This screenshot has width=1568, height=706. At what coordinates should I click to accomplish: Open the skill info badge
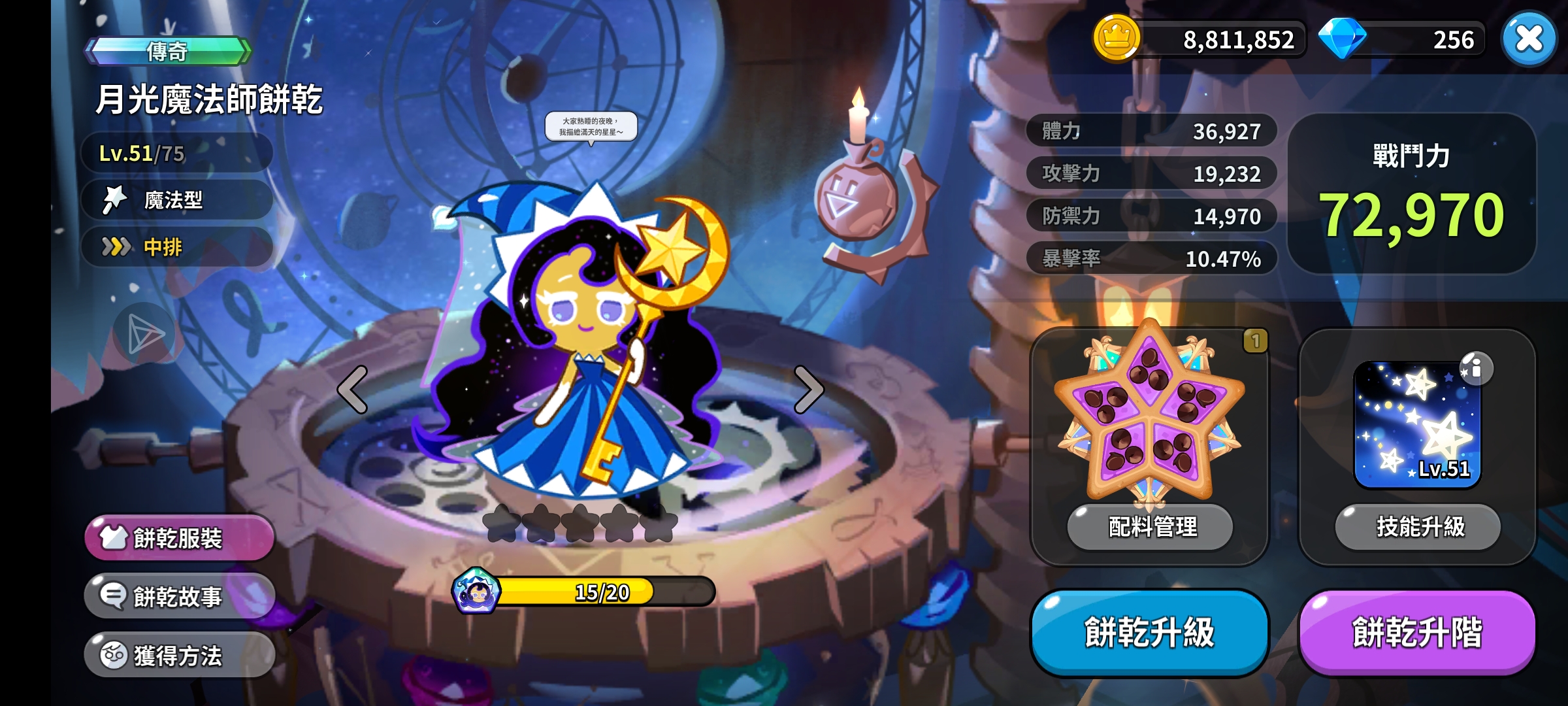[x=1475, y=369]
